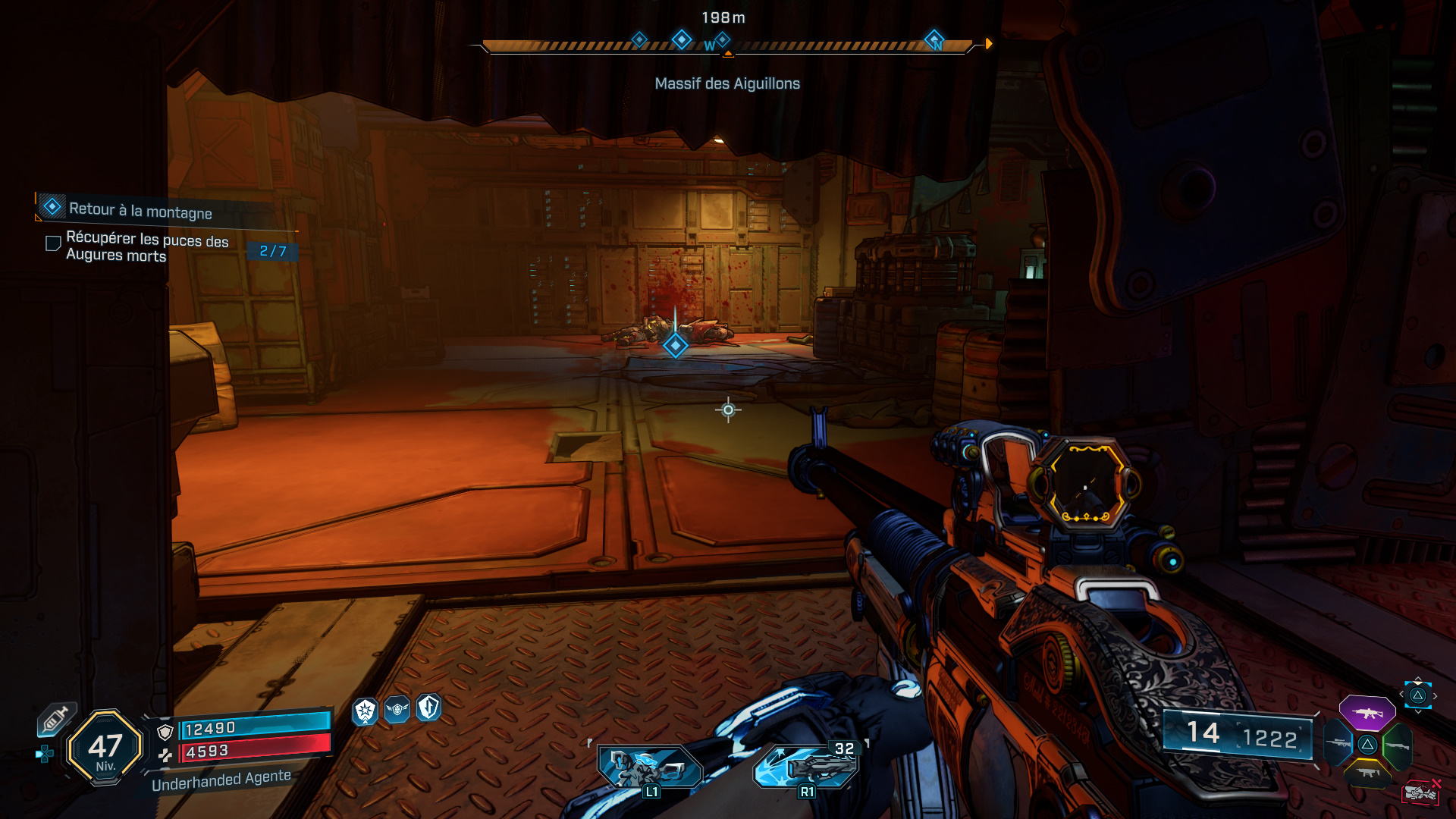Viewport: 1456px width, 819px height.
Task: Click the winged badge buff icon
Action: pyautogui.click(x=397, y=710)
